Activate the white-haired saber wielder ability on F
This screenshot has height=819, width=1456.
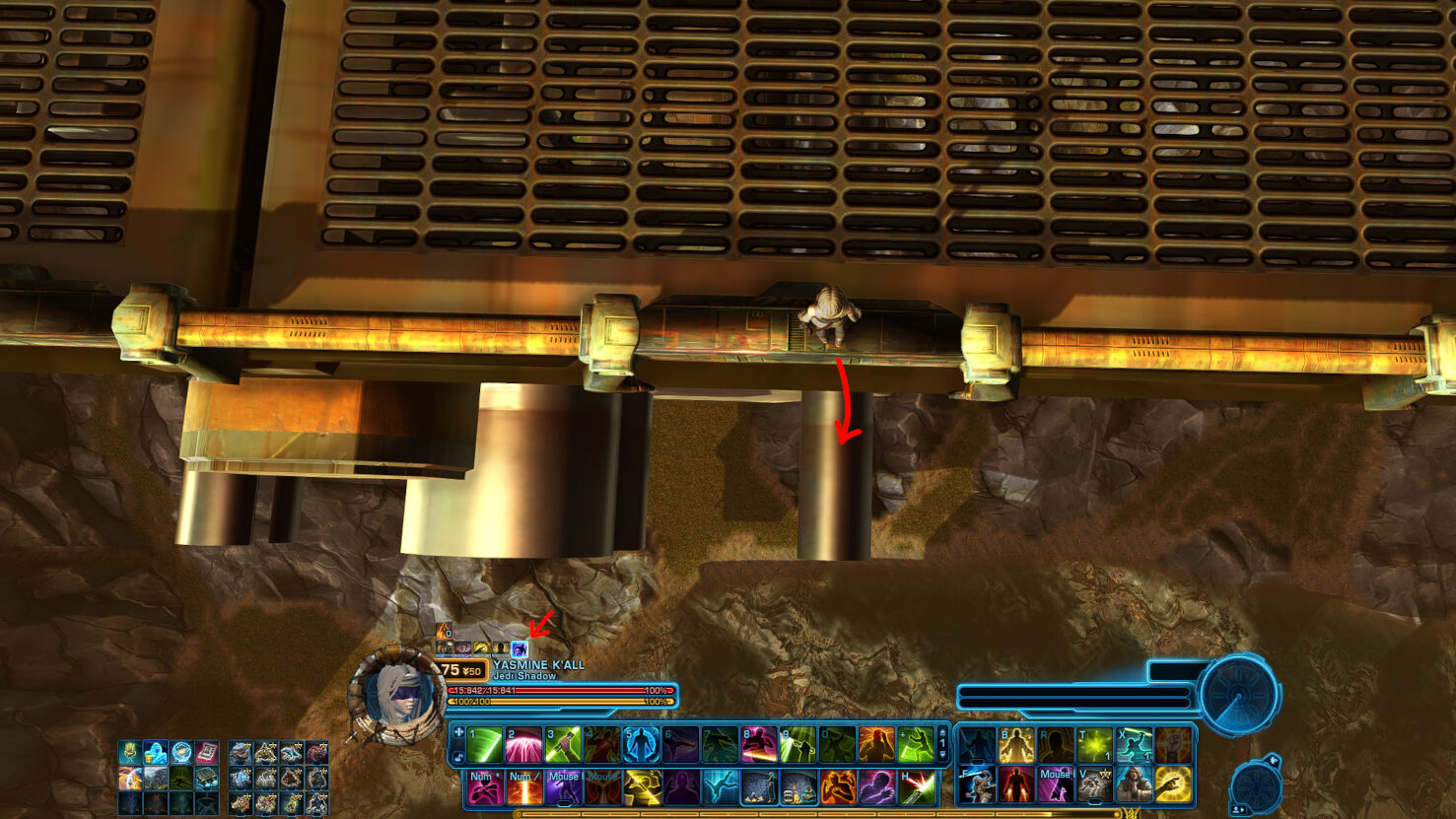pos(977,786)
